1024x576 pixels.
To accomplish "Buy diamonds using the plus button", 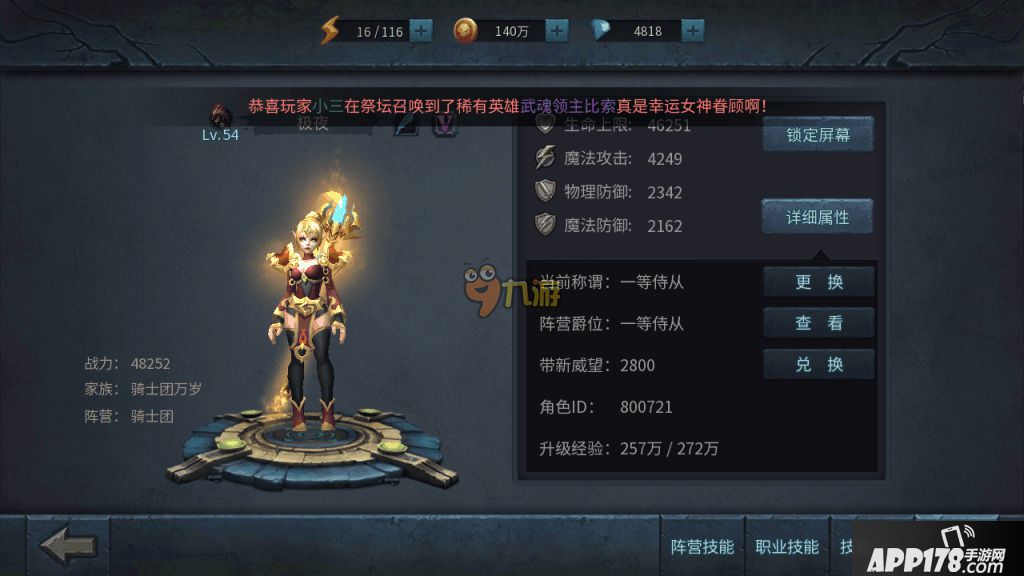I will click(x=692, y=31).
